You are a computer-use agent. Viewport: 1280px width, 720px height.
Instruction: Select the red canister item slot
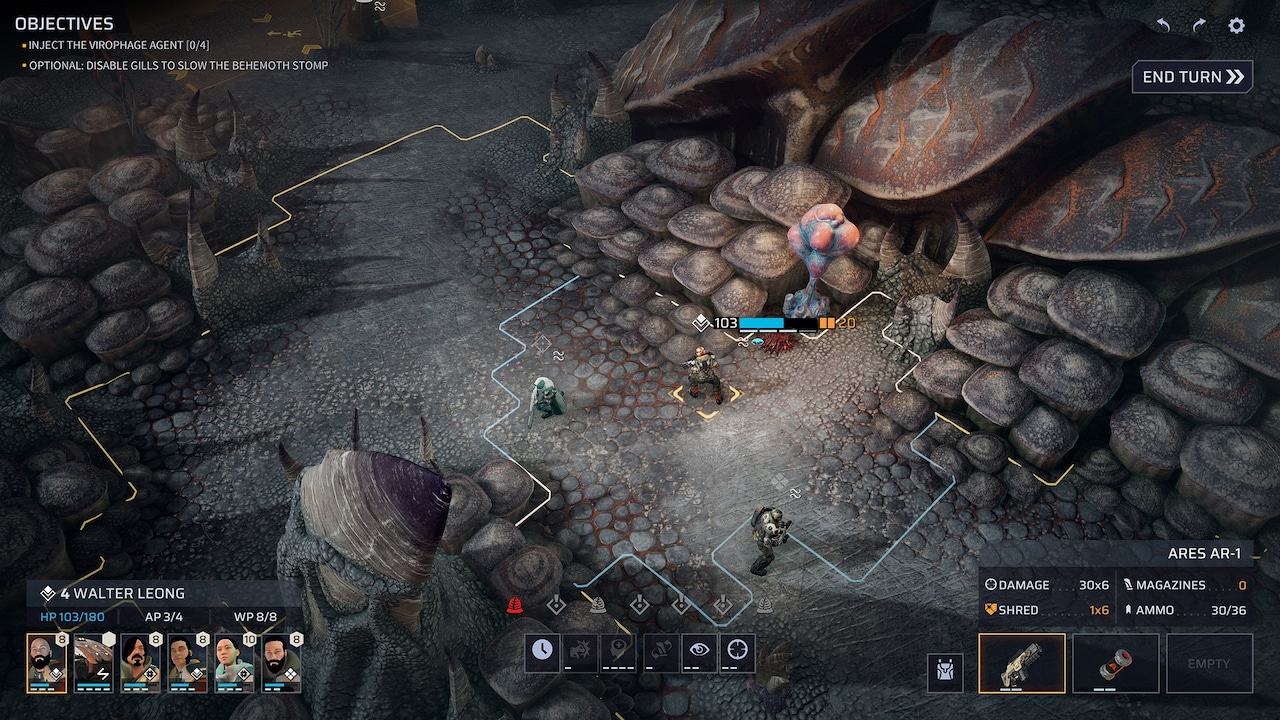[x=1115, y=662]
